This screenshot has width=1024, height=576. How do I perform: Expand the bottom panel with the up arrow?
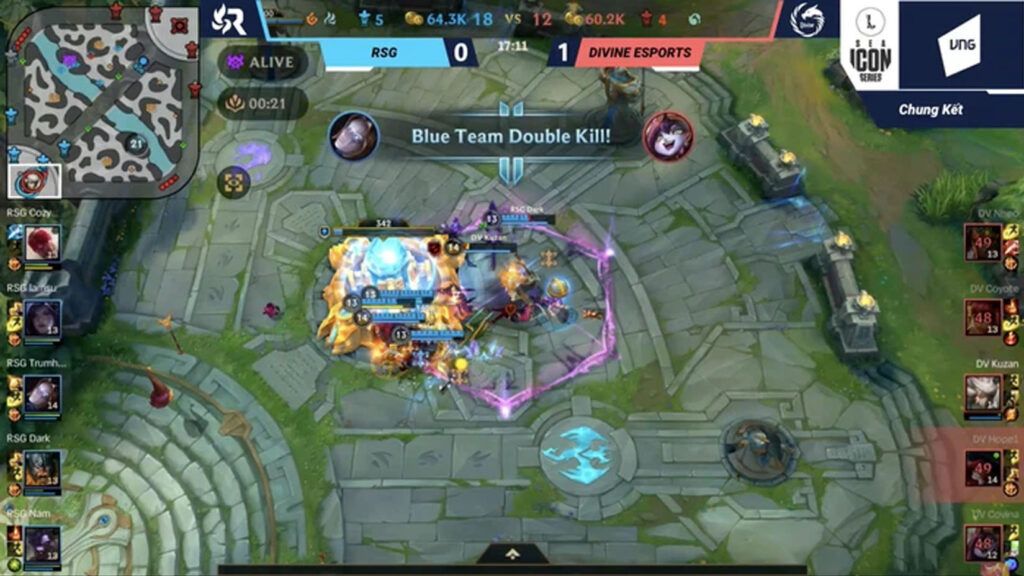click(x=512, y=553)
